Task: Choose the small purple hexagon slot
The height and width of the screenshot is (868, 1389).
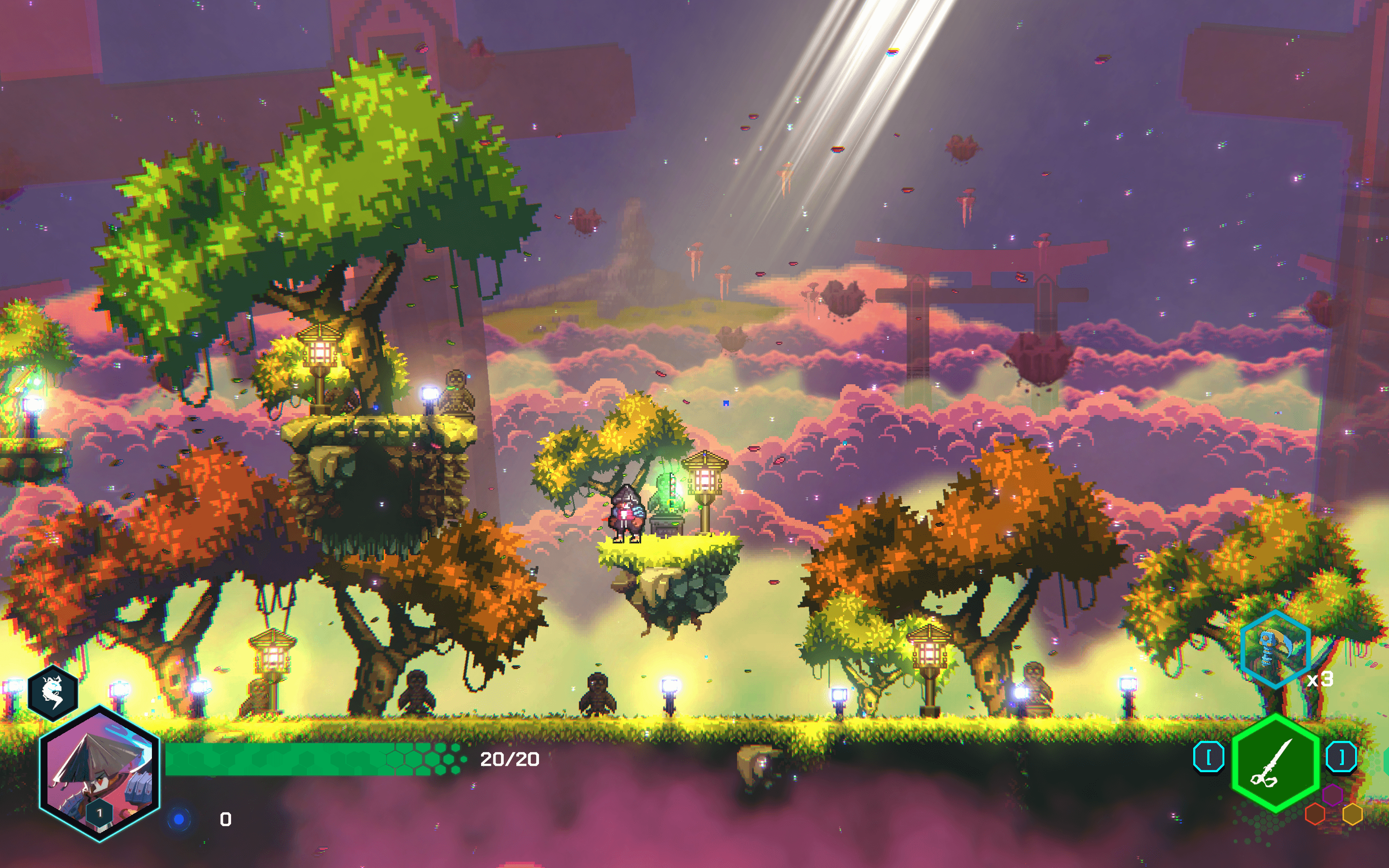Action: 1332,795
